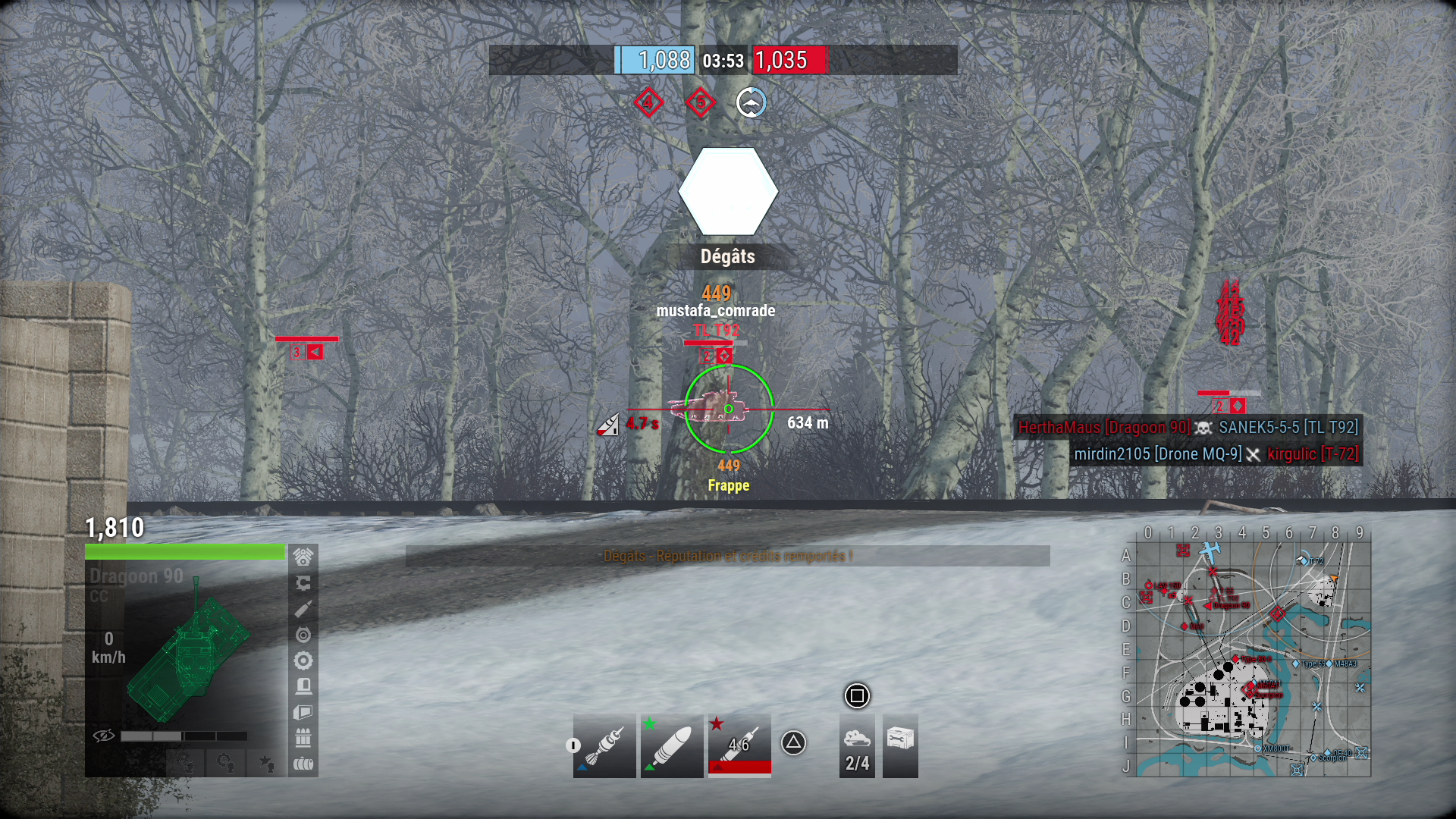1456x819 pixels.
Task: Click the crossed-out eye concealment indicator
Action: tap(104, 736)
